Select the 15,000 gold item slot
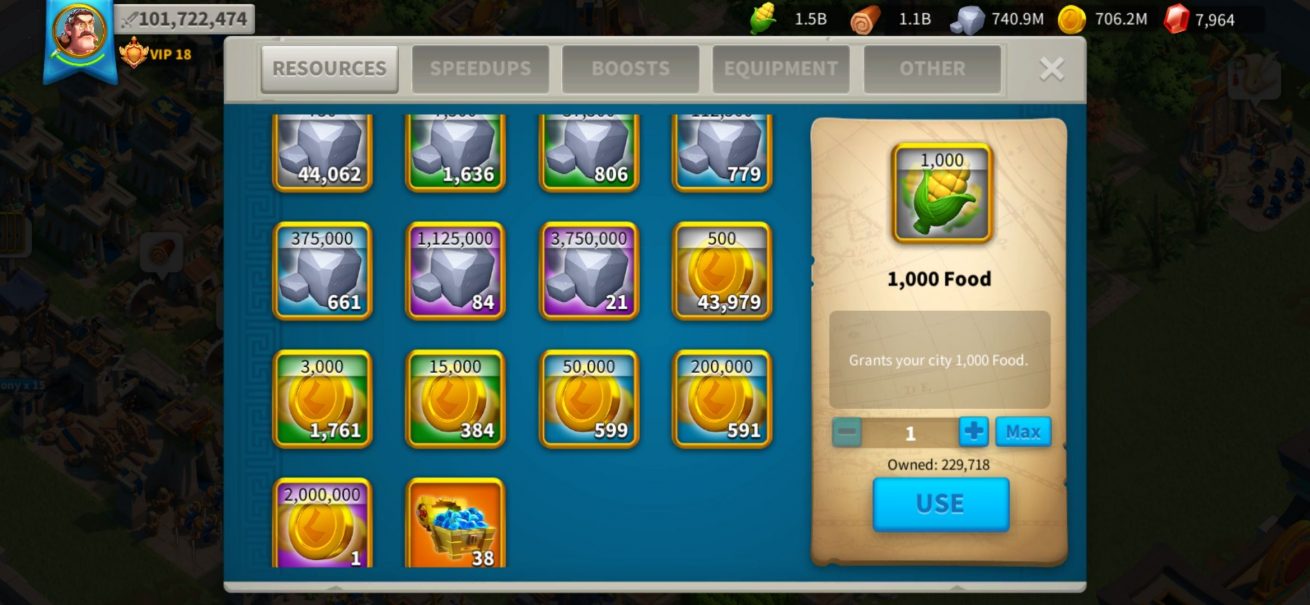Image resolution: width=1310 pixels, height=605 pixels. coord(455,399)
